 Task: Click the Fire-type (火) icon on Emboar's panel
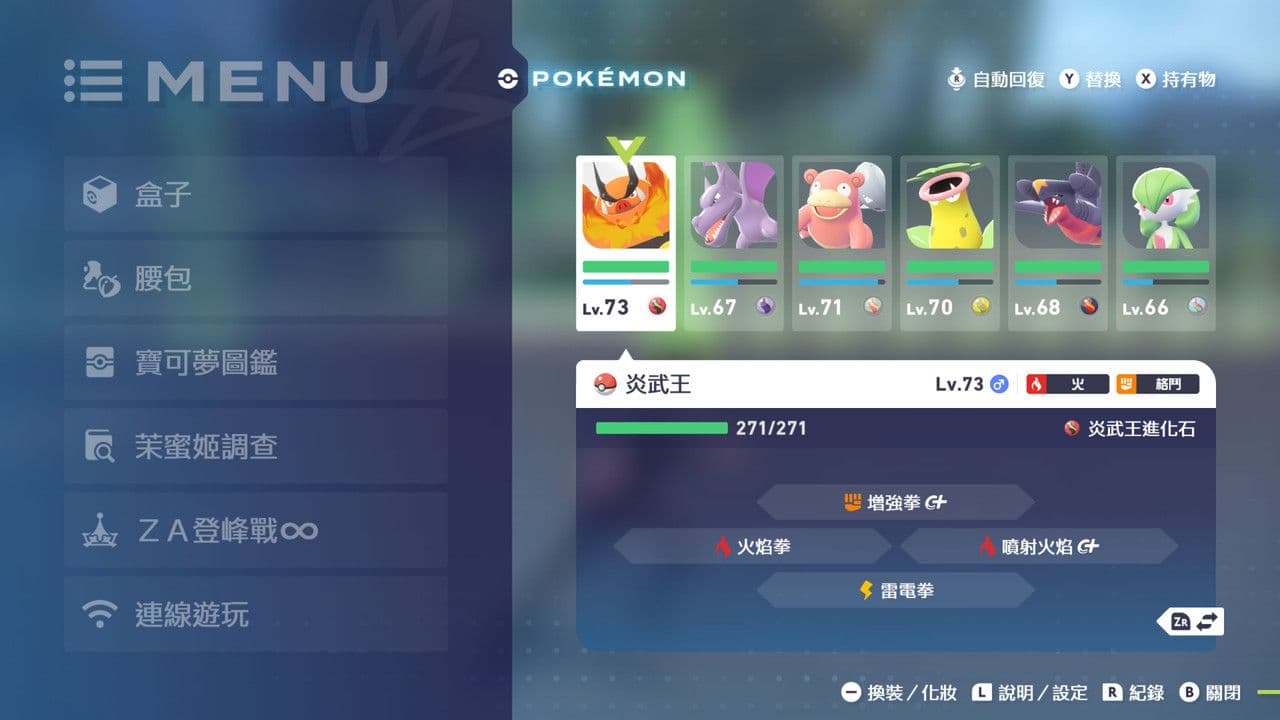click(1036, 383)
